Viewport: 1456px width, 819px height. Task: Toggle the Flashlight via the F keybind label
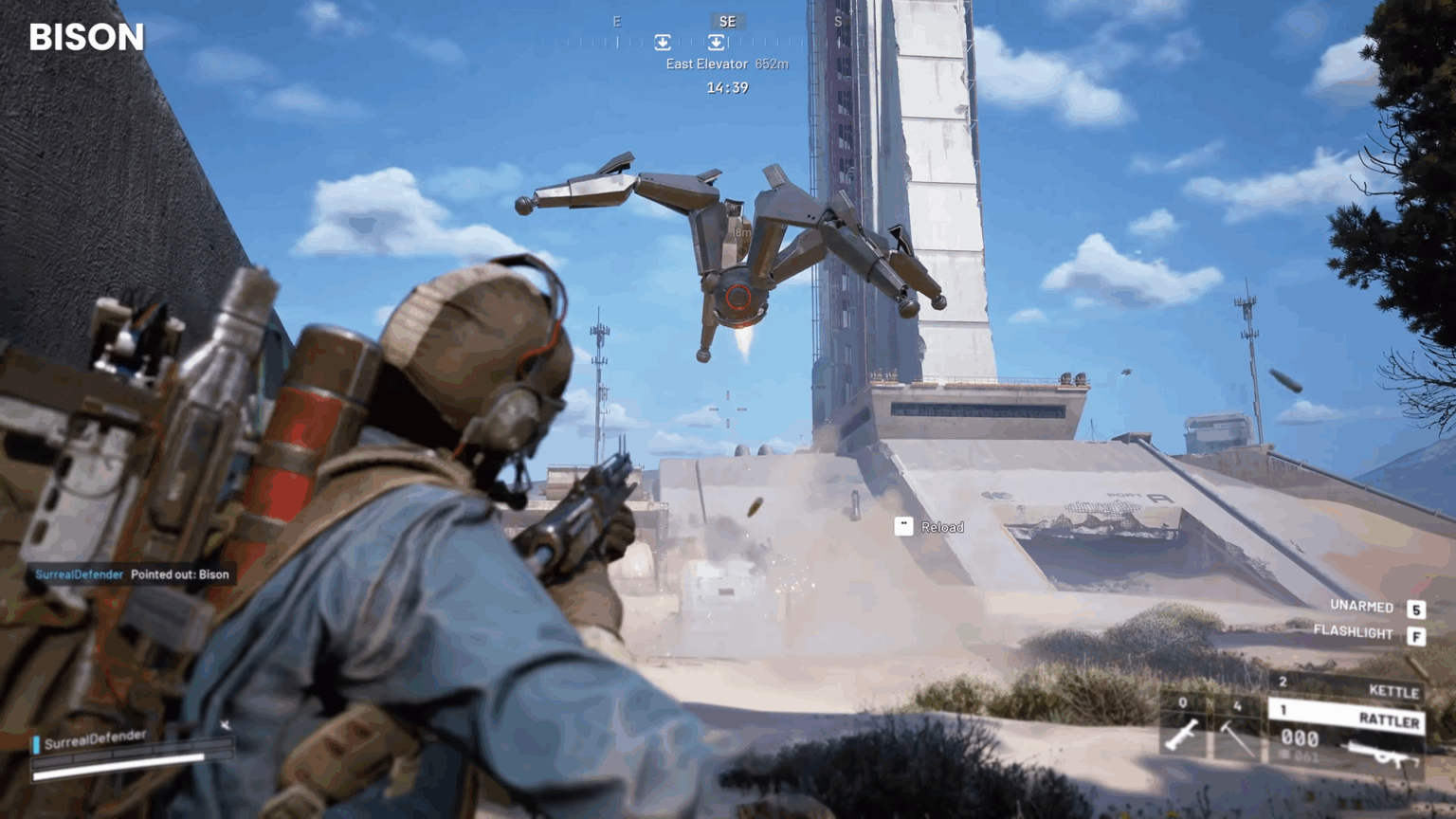click(1417, 633)
